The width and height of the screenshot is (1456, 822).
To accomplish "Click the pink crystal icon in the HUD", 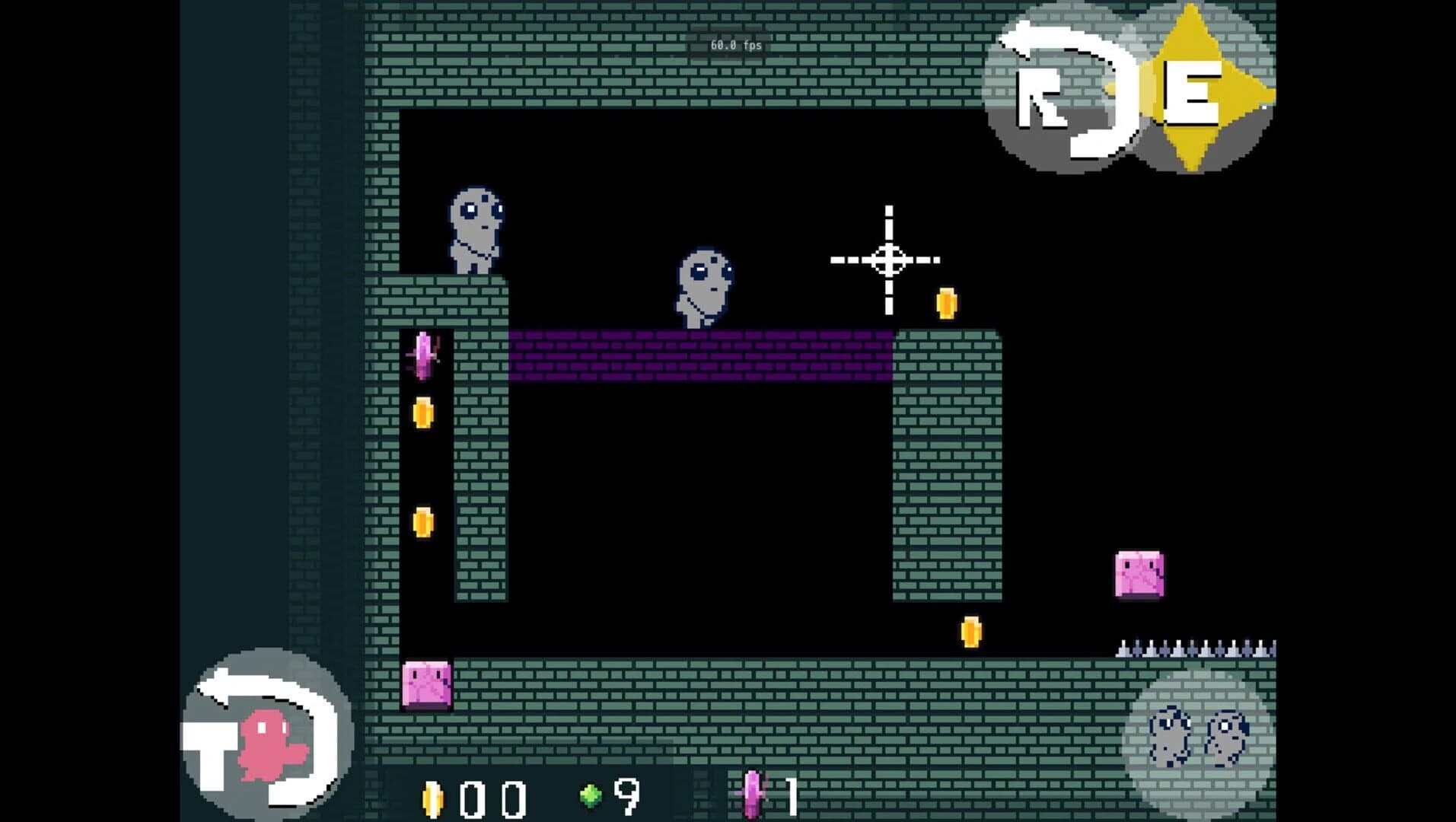I will coord(751,794).
